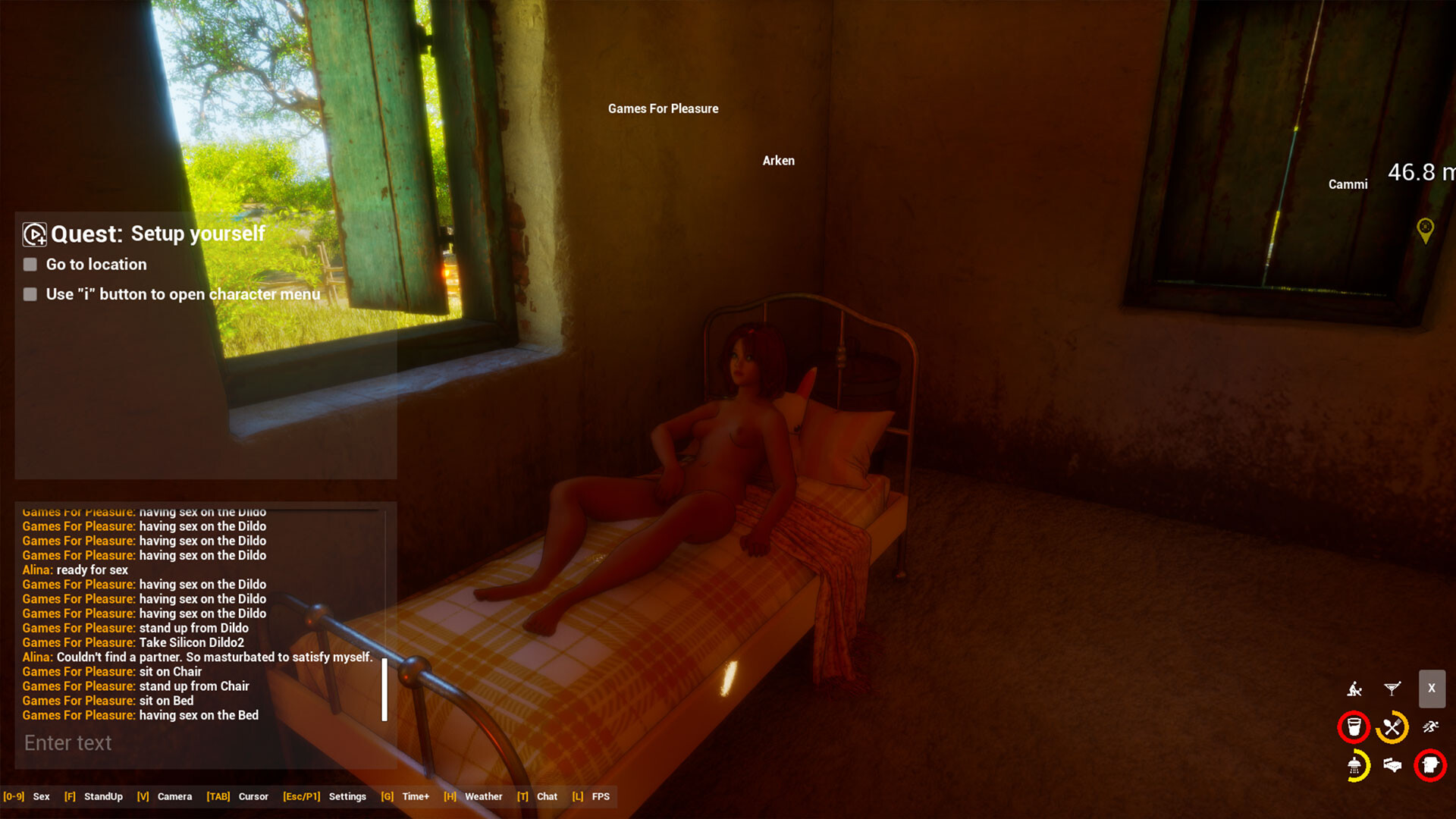Viewport: 1456px width, 819px height.
Task: Click the Enter text chat input field
Action: click(x=152, y=743)
